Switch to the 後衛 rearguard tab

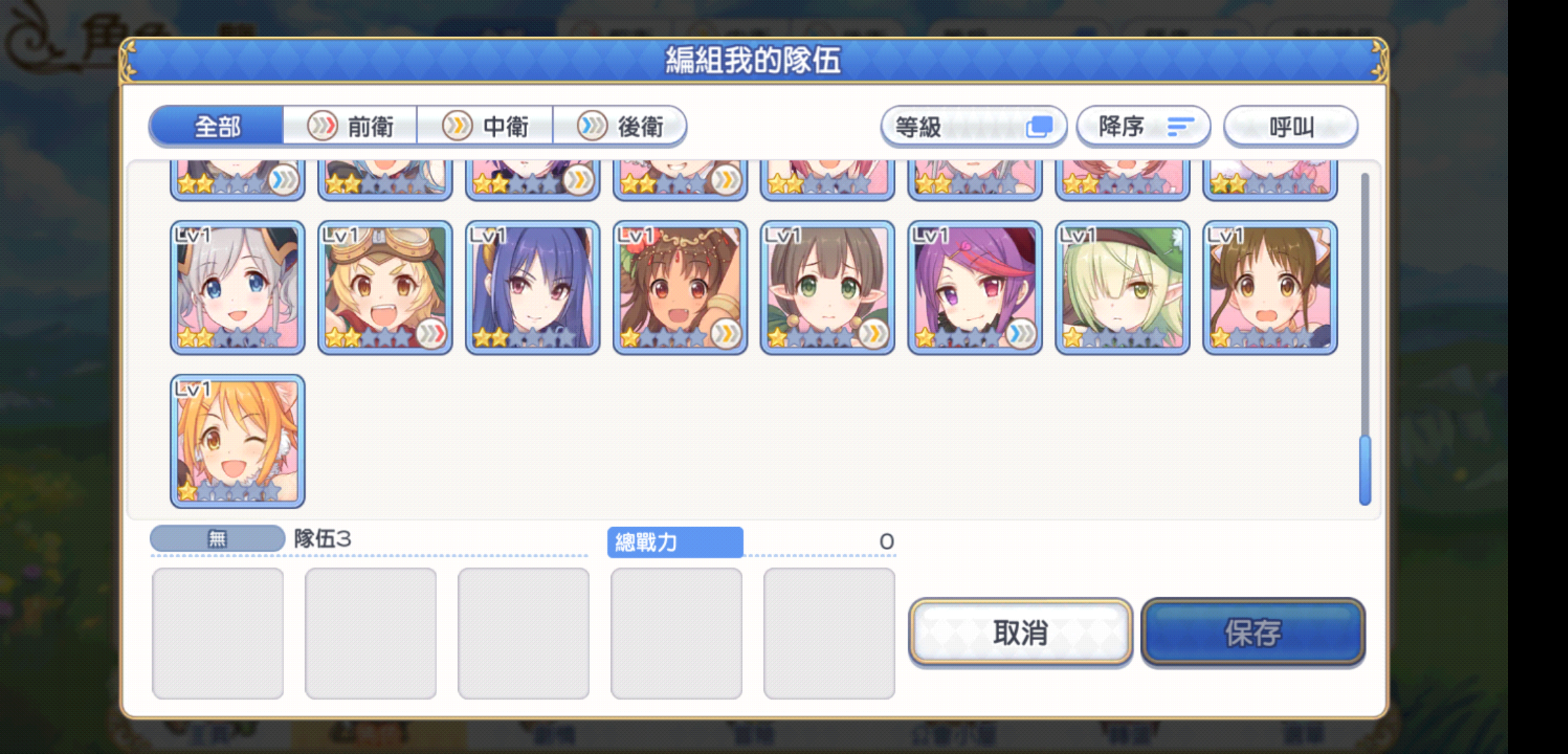(621, 126)
